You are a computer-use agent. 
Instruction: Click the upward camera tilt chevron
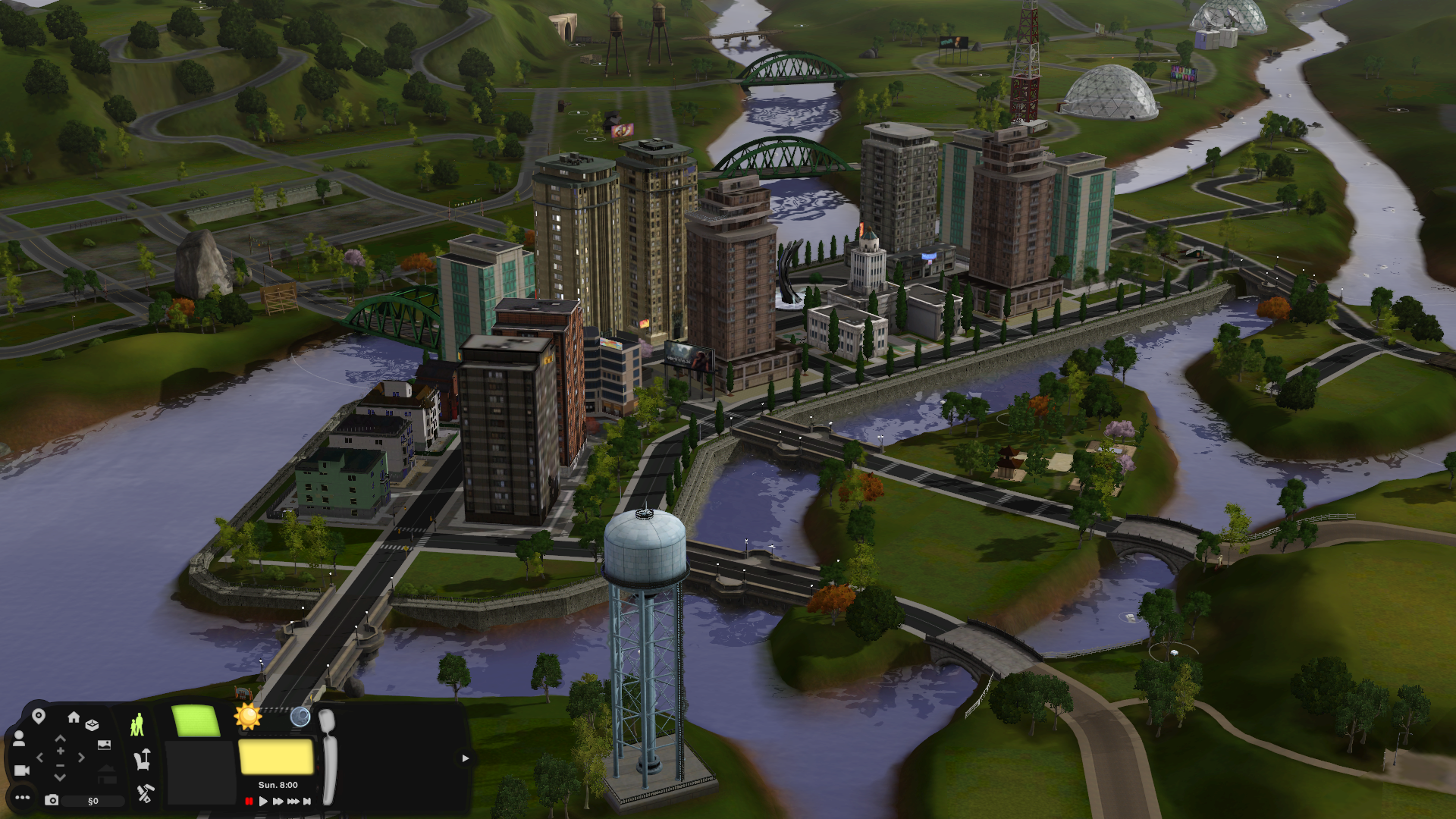(60, 738)
